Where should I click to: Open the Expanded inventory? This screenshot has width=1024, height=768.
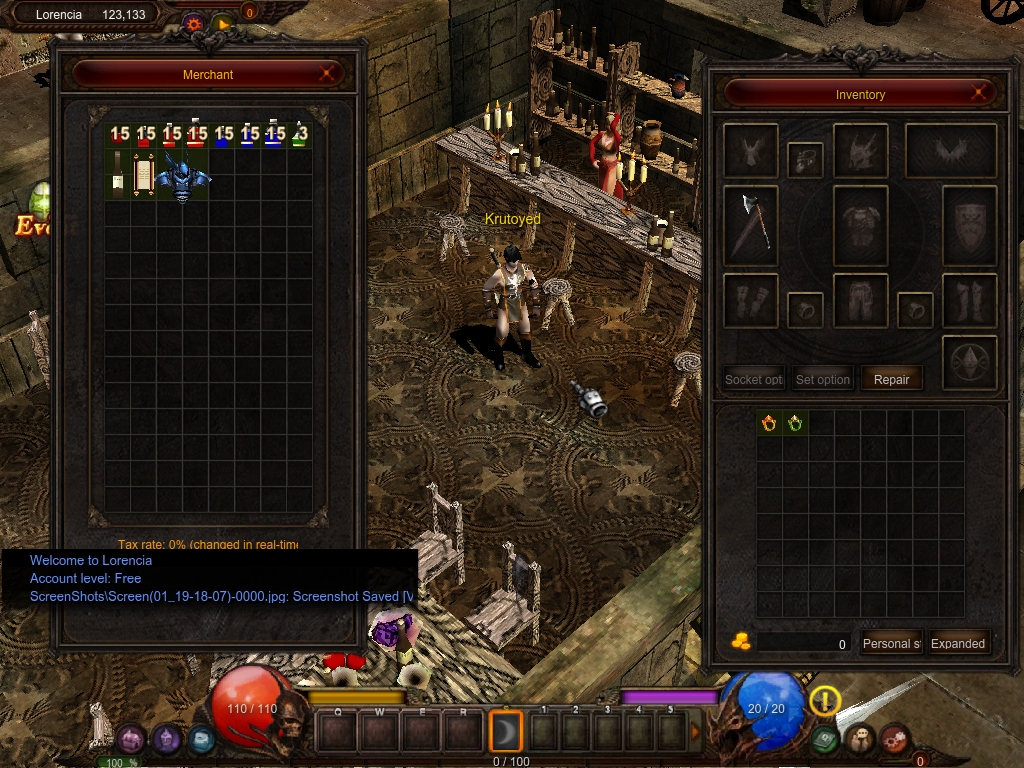(957, 643)
